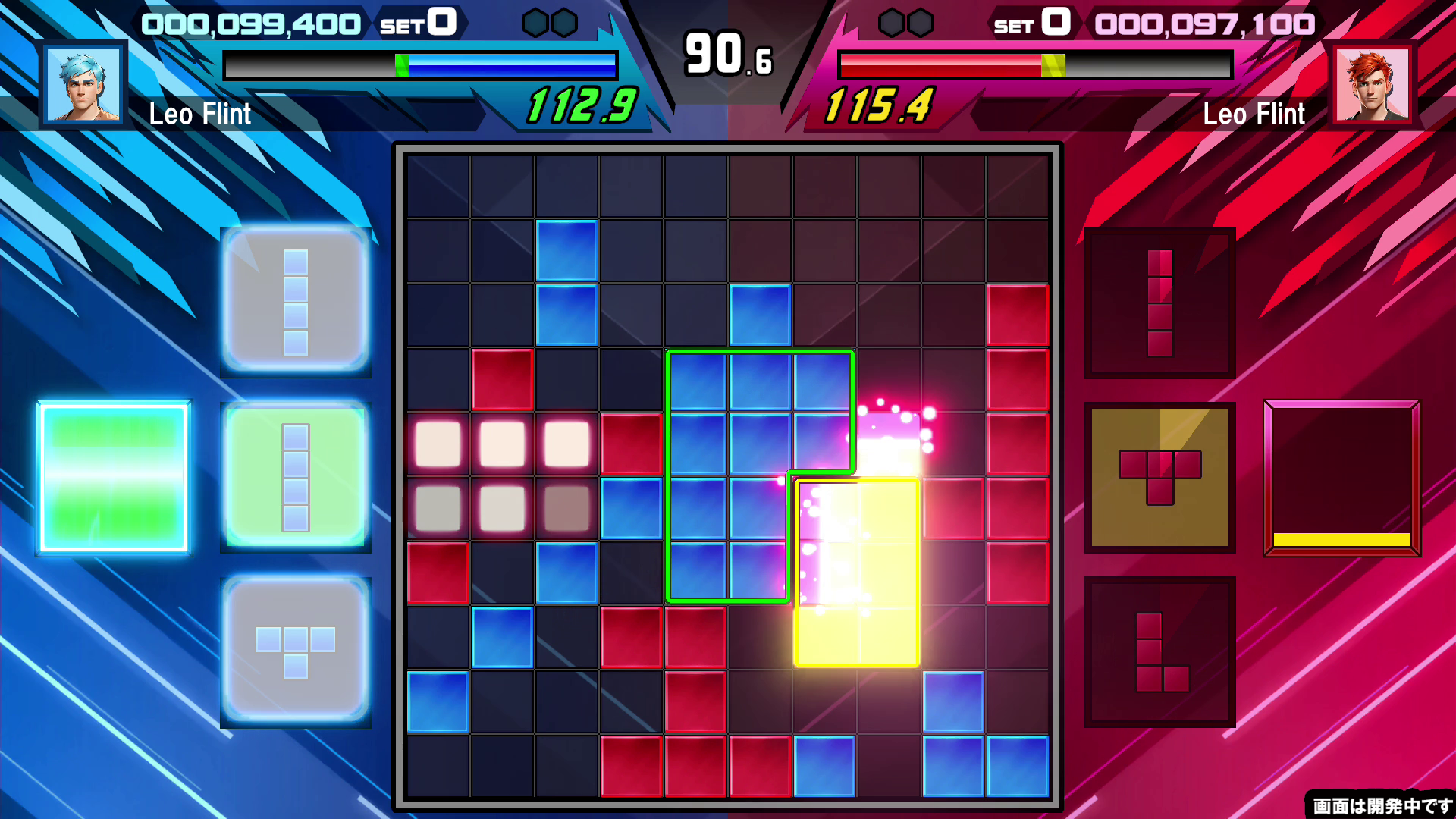
Task: Click the glowing green gauge box
Action: [x=114, y=478]
